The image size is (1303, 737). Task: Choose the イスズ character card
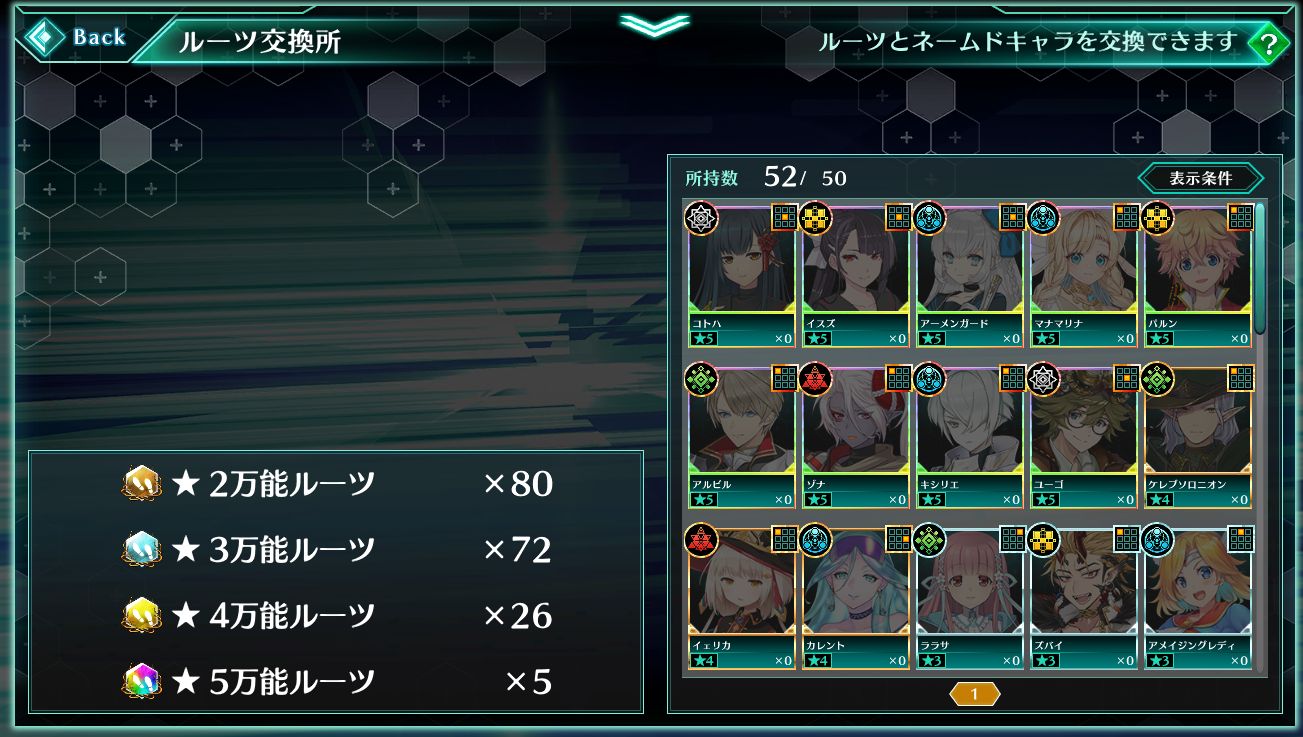pos(855,275)
